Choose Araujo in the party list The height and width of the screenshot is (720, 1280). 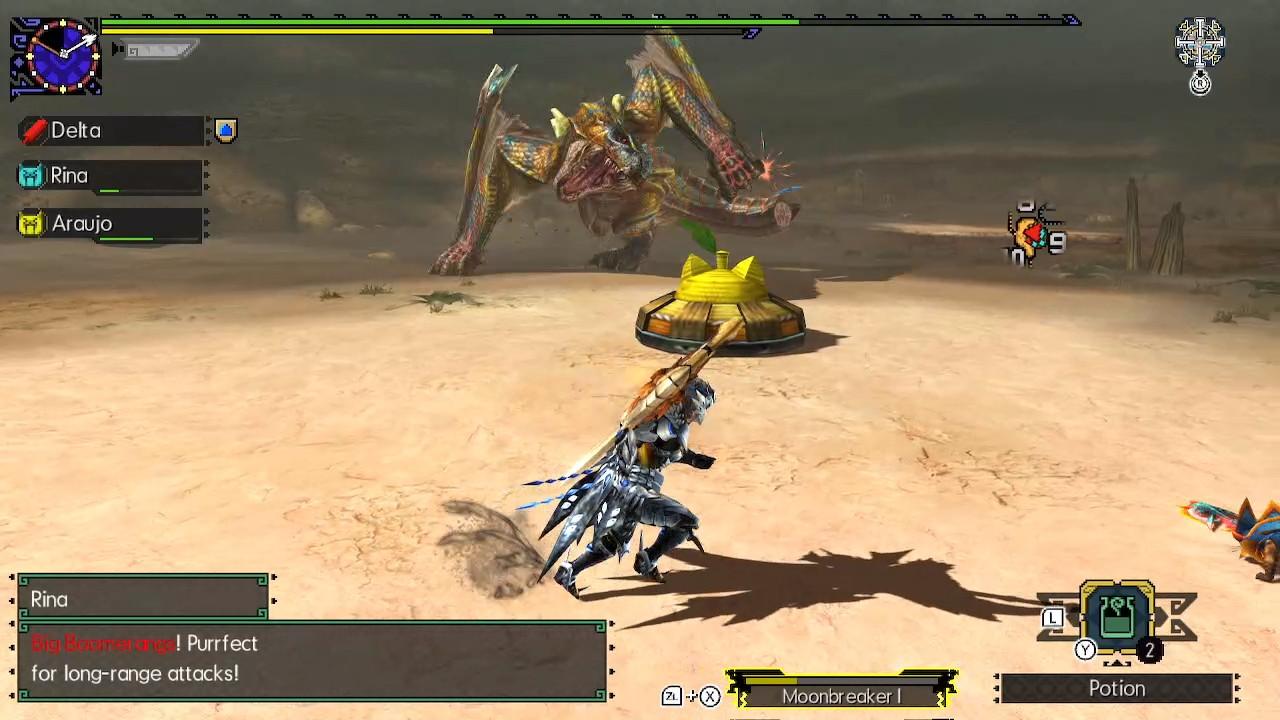tap(110, 224)
